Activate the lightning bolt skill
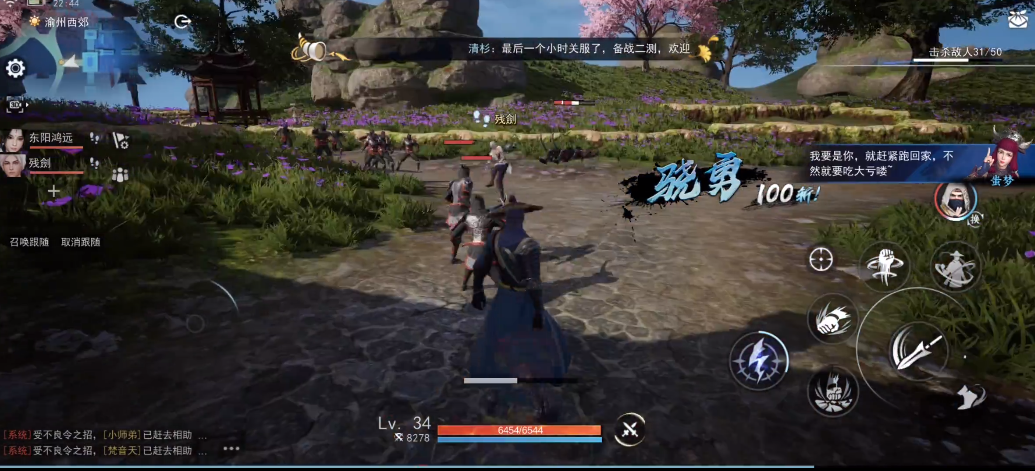 [x=758, y=360]
